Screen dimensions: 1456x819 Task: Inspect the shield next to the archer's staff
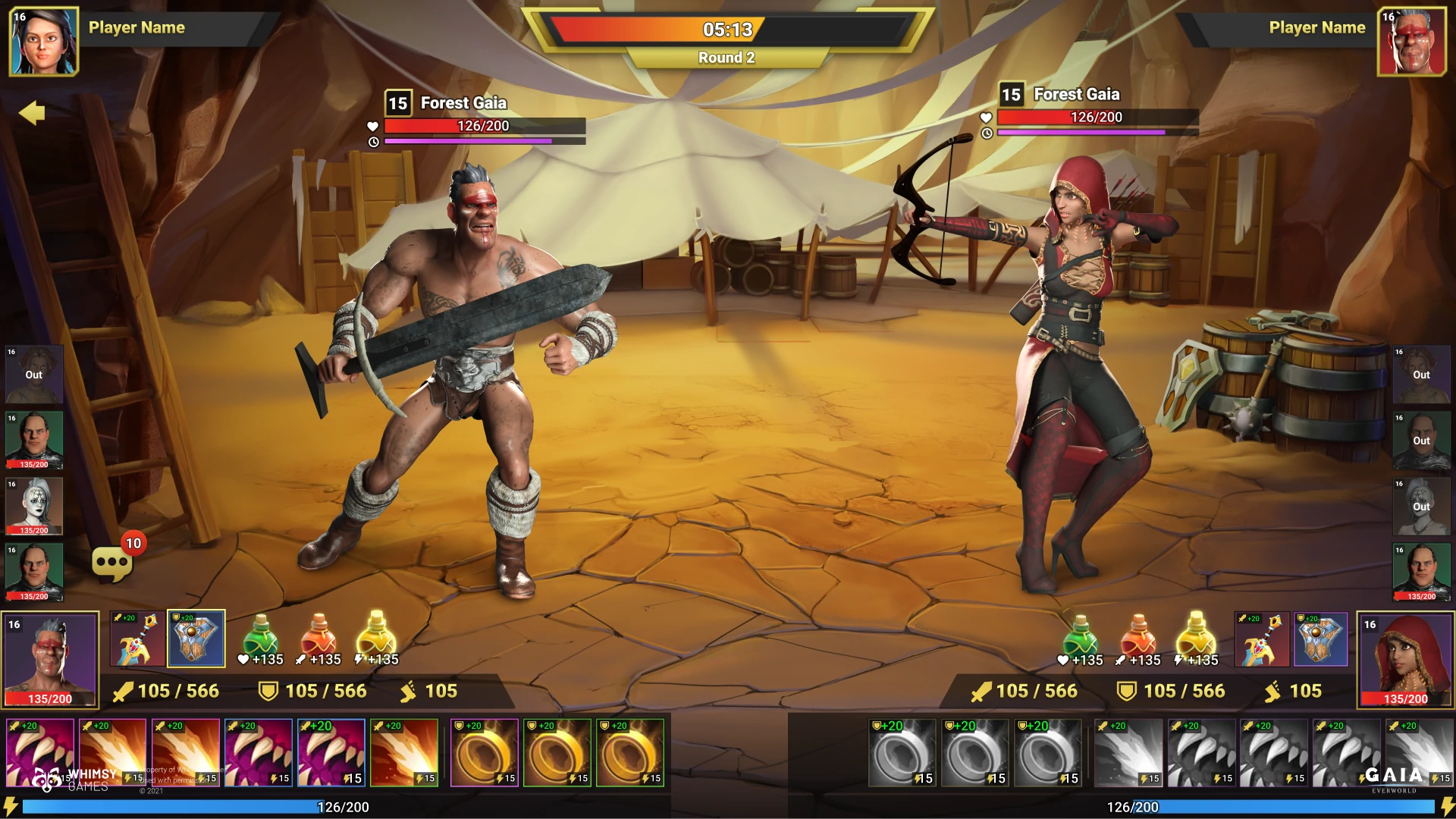point(1320,639)
